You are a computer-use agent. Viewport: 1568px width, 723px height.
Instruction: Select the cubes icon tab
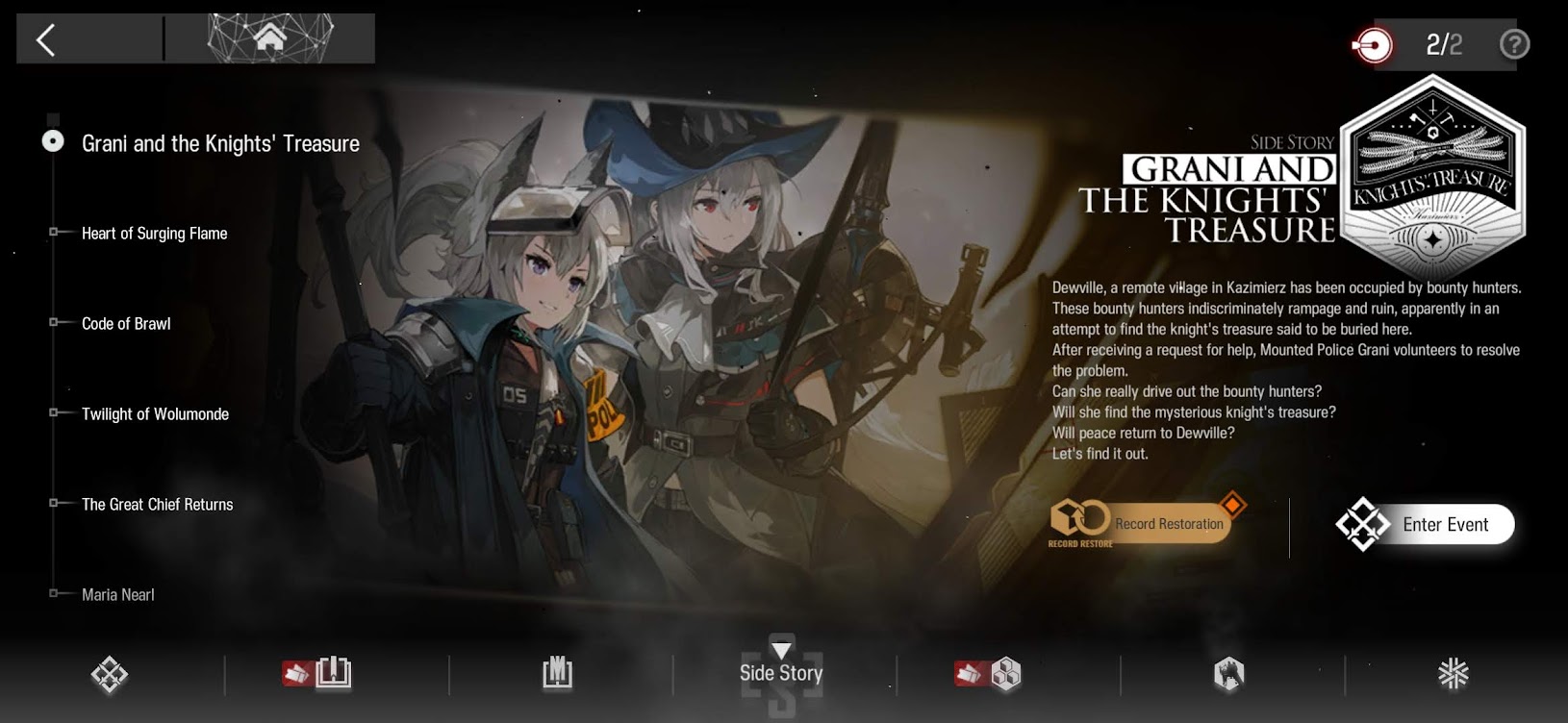click(x=1003, y=674)
